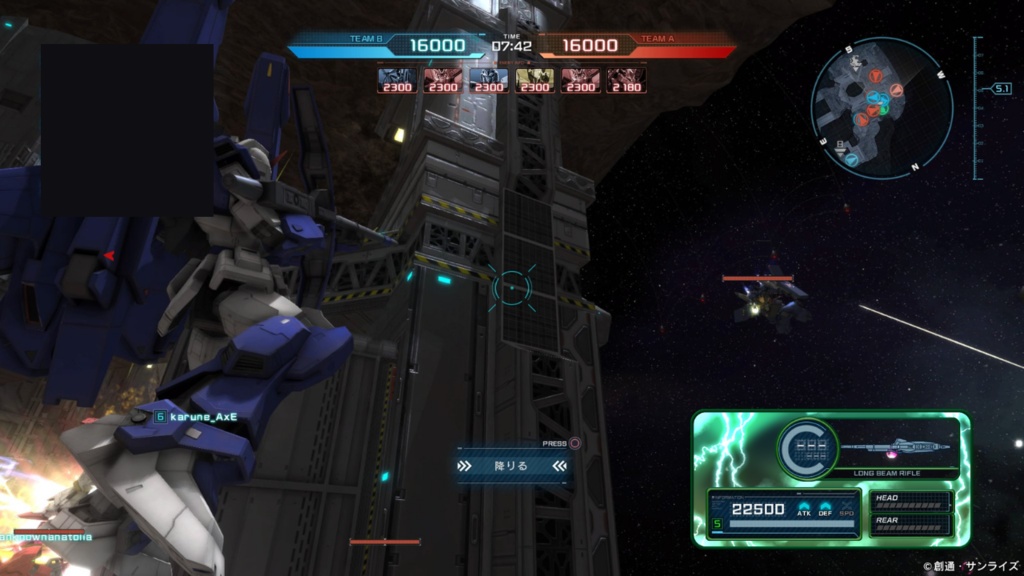
Task: Click the ATK buff indicator icon
Action: (x=804, y=509)
